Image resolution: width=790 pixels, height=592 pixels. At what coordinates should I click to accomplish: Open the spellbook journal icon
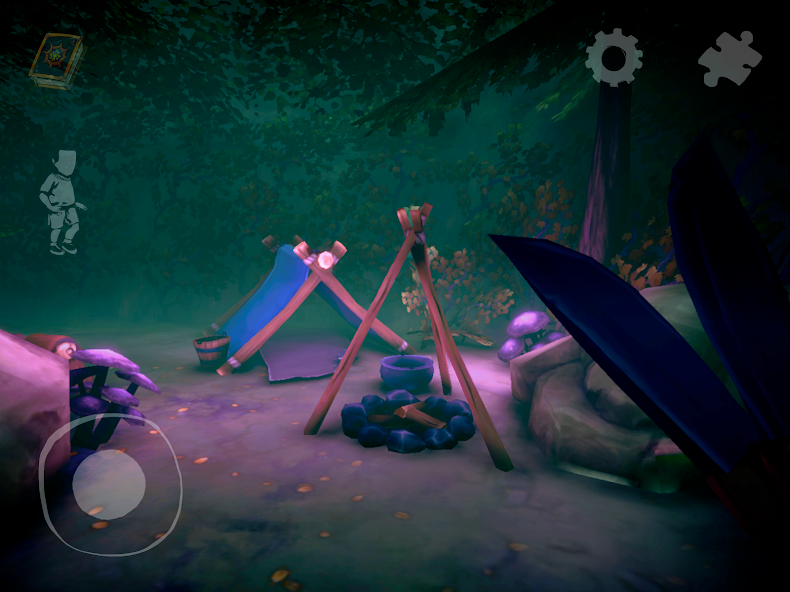coord(56,60)
